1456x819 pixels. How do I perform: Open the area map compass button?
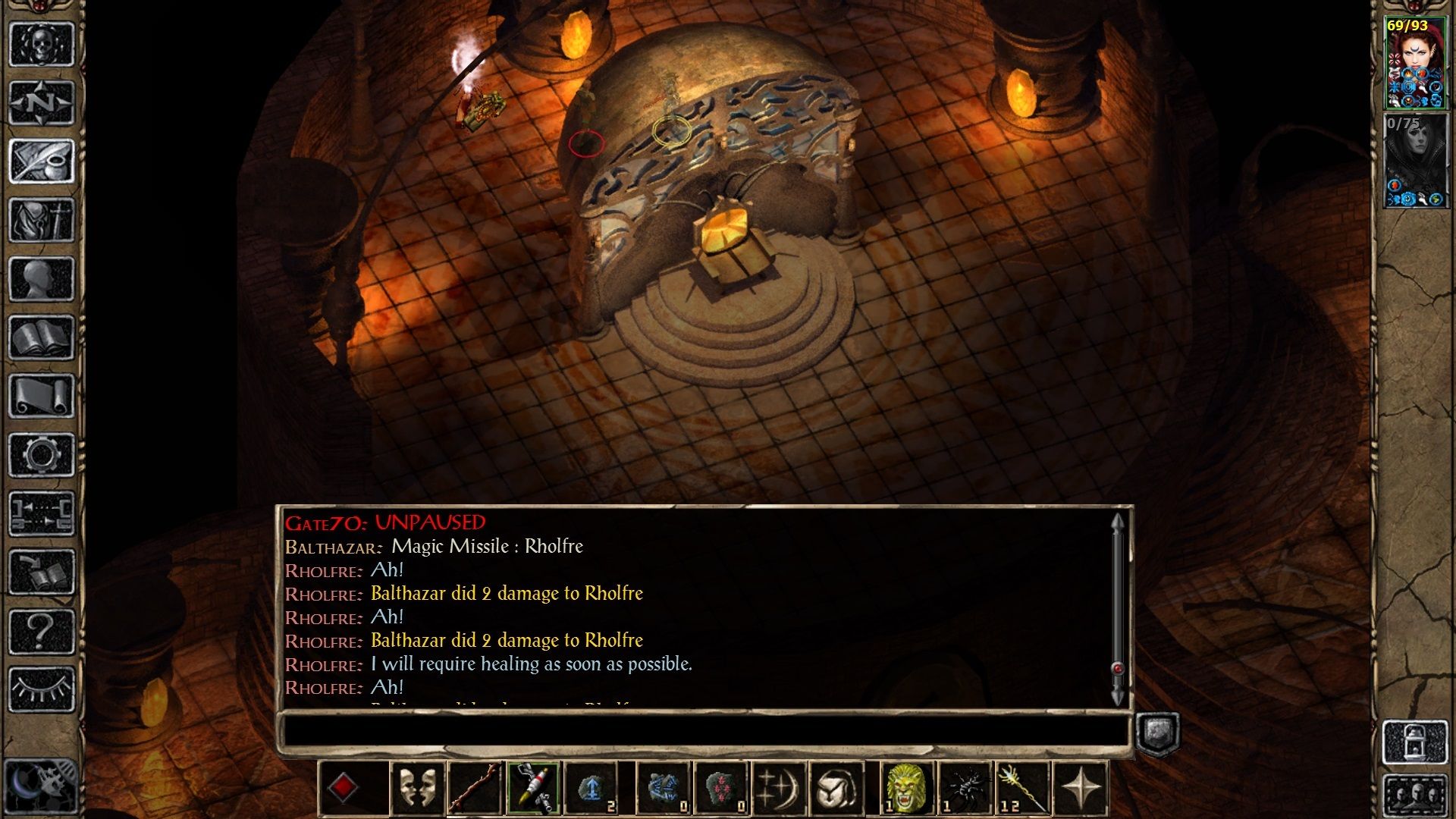(x=41, y=102)
